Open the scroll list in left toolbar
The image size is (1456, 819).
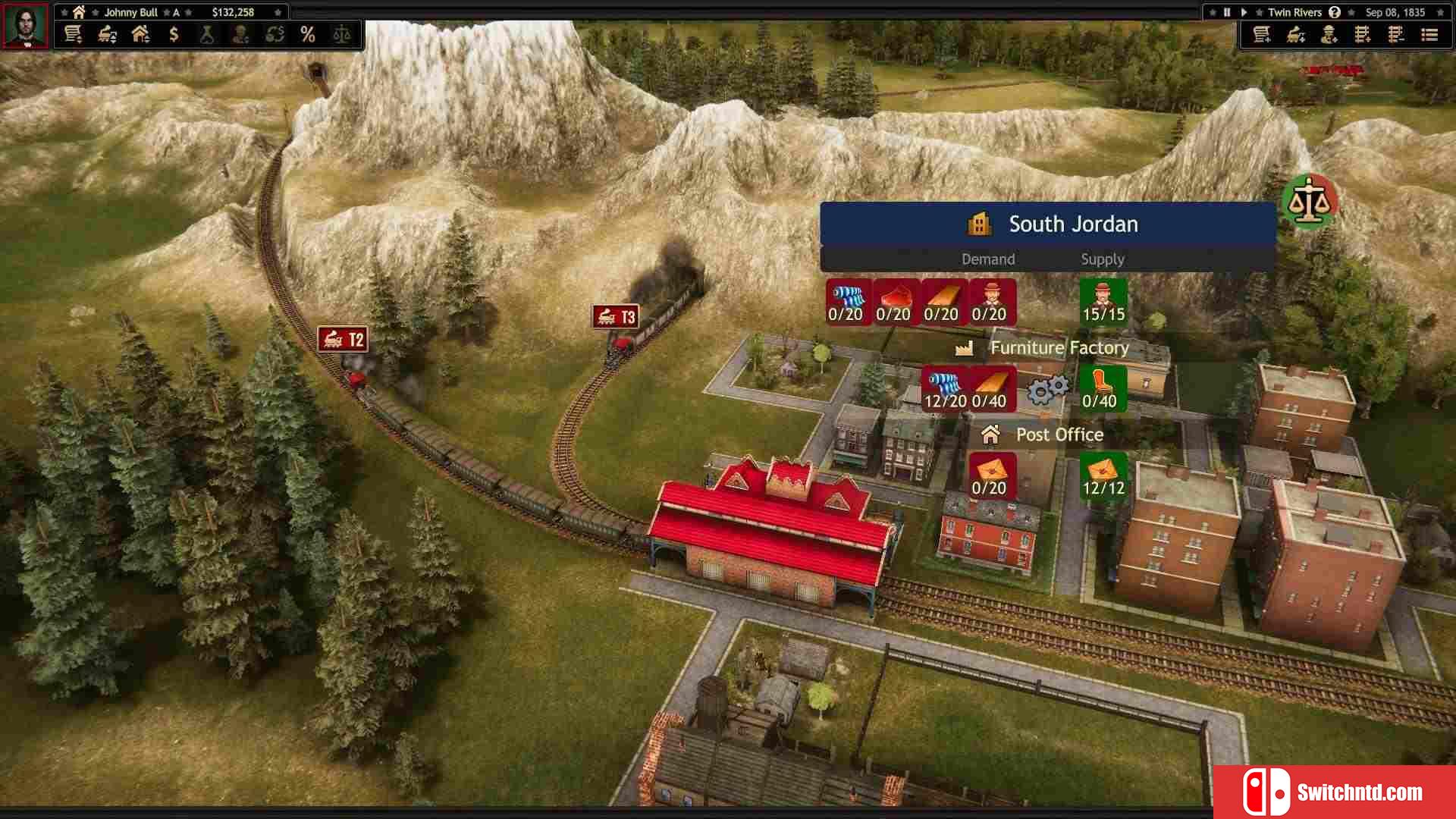coord(73,35)
